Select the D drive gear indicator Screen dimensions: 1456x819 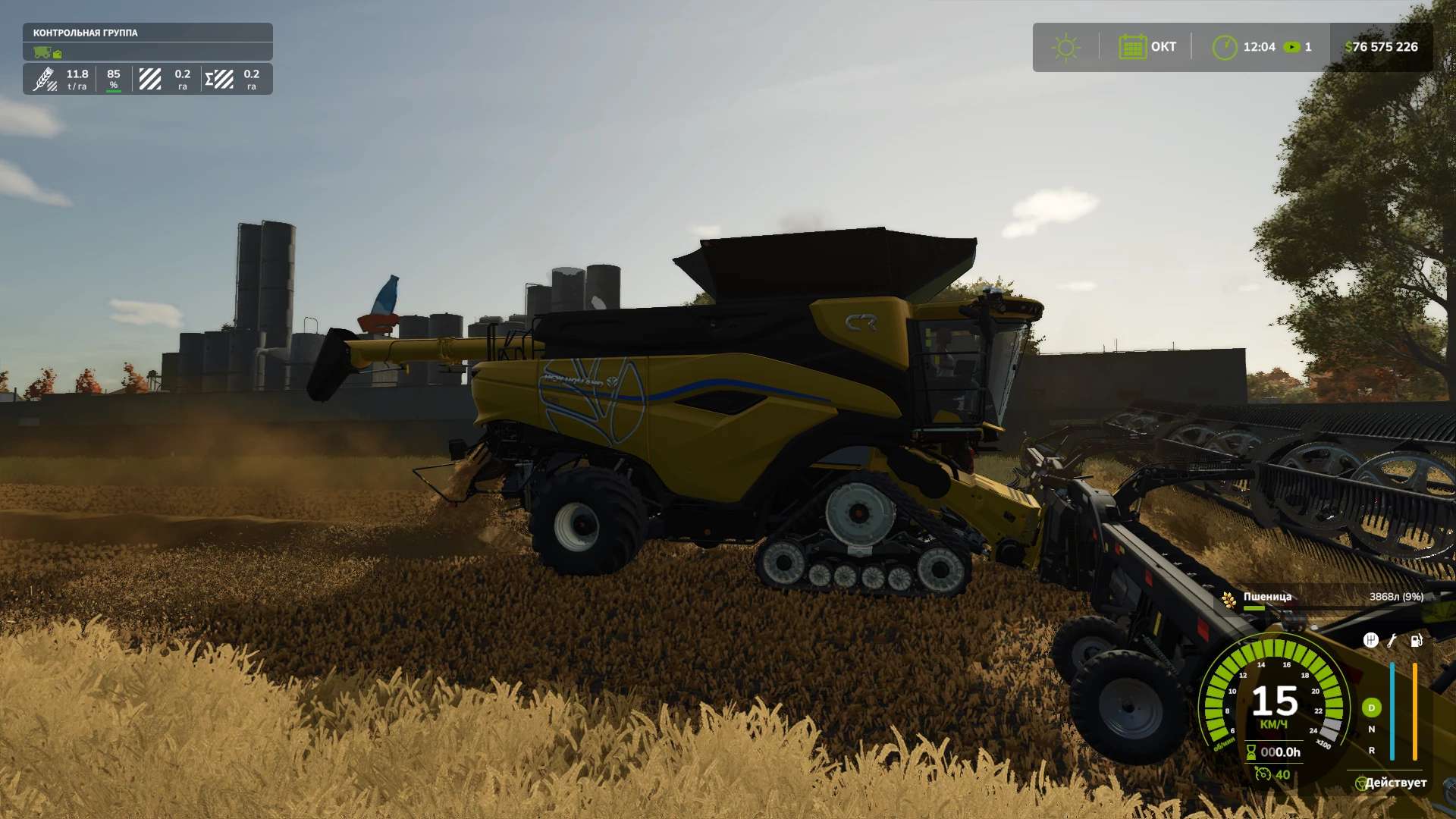pos(1371,708)
